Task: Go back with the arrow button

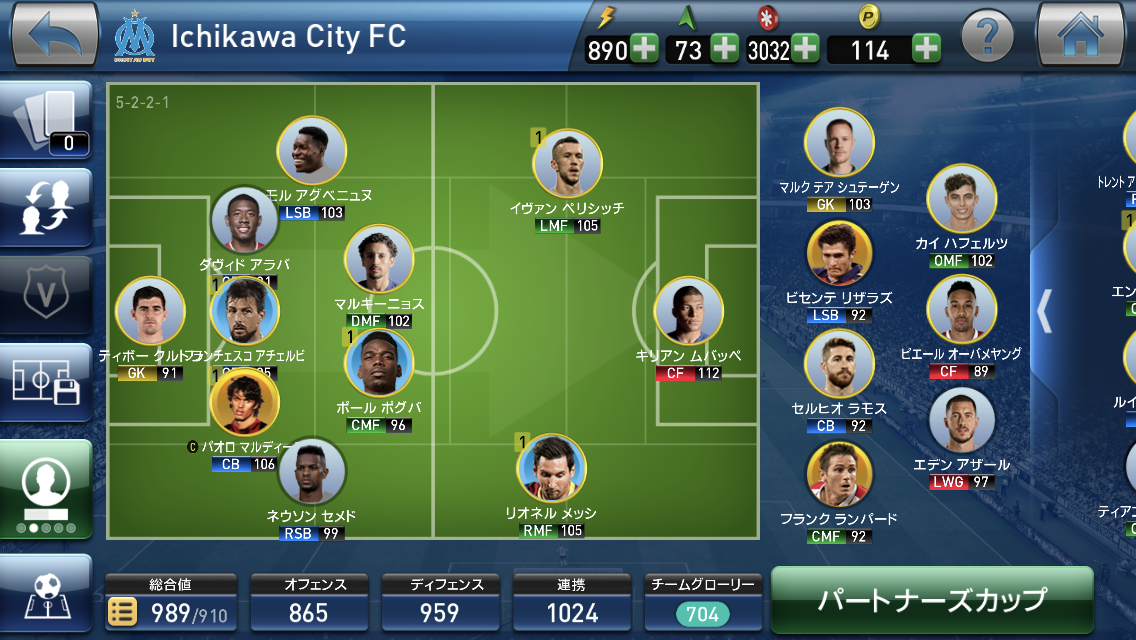Action: (x=54, y=35)
